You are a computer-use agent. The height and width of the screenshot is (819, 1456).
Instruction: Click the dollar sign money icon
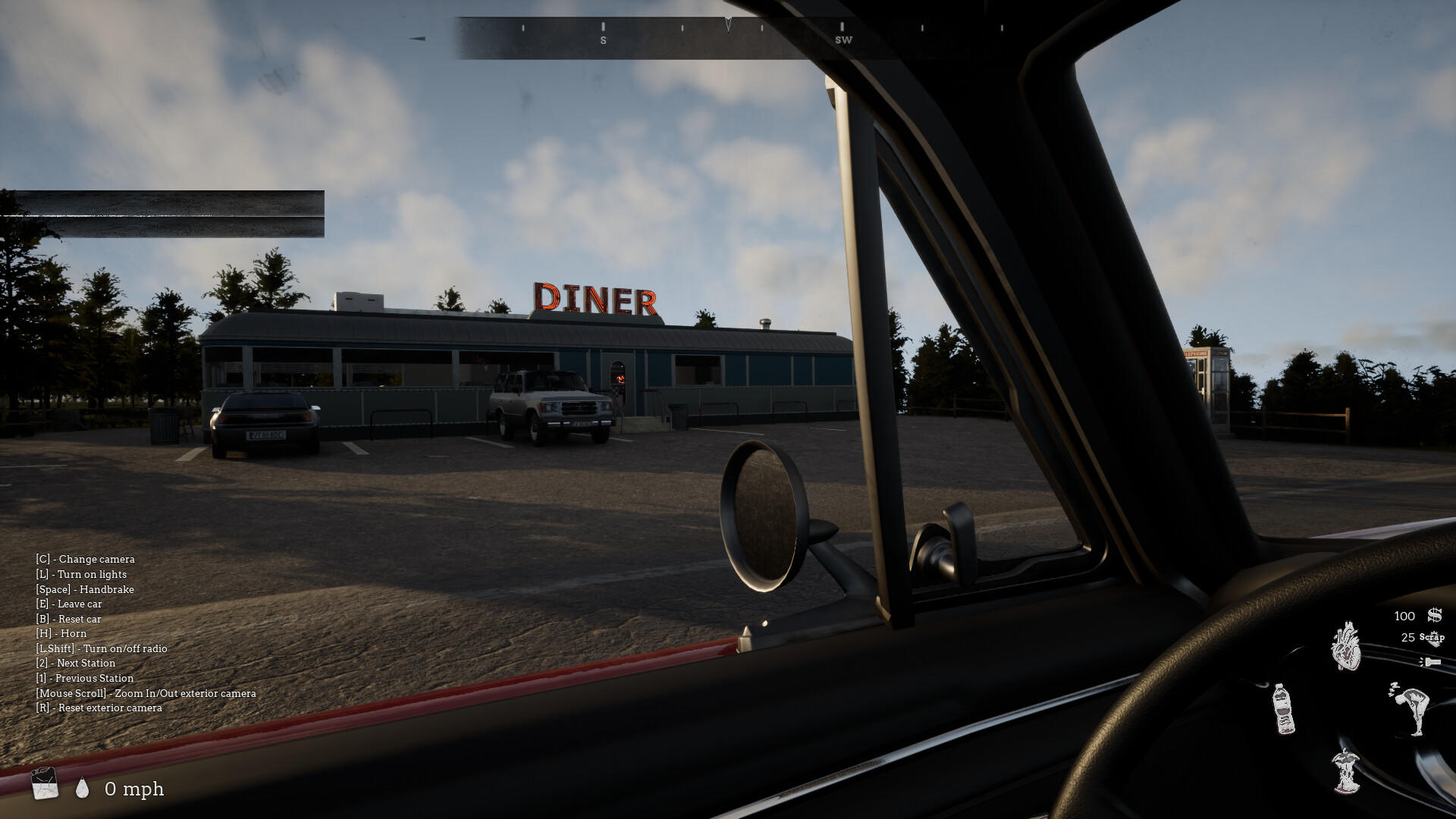[1433, 616]
